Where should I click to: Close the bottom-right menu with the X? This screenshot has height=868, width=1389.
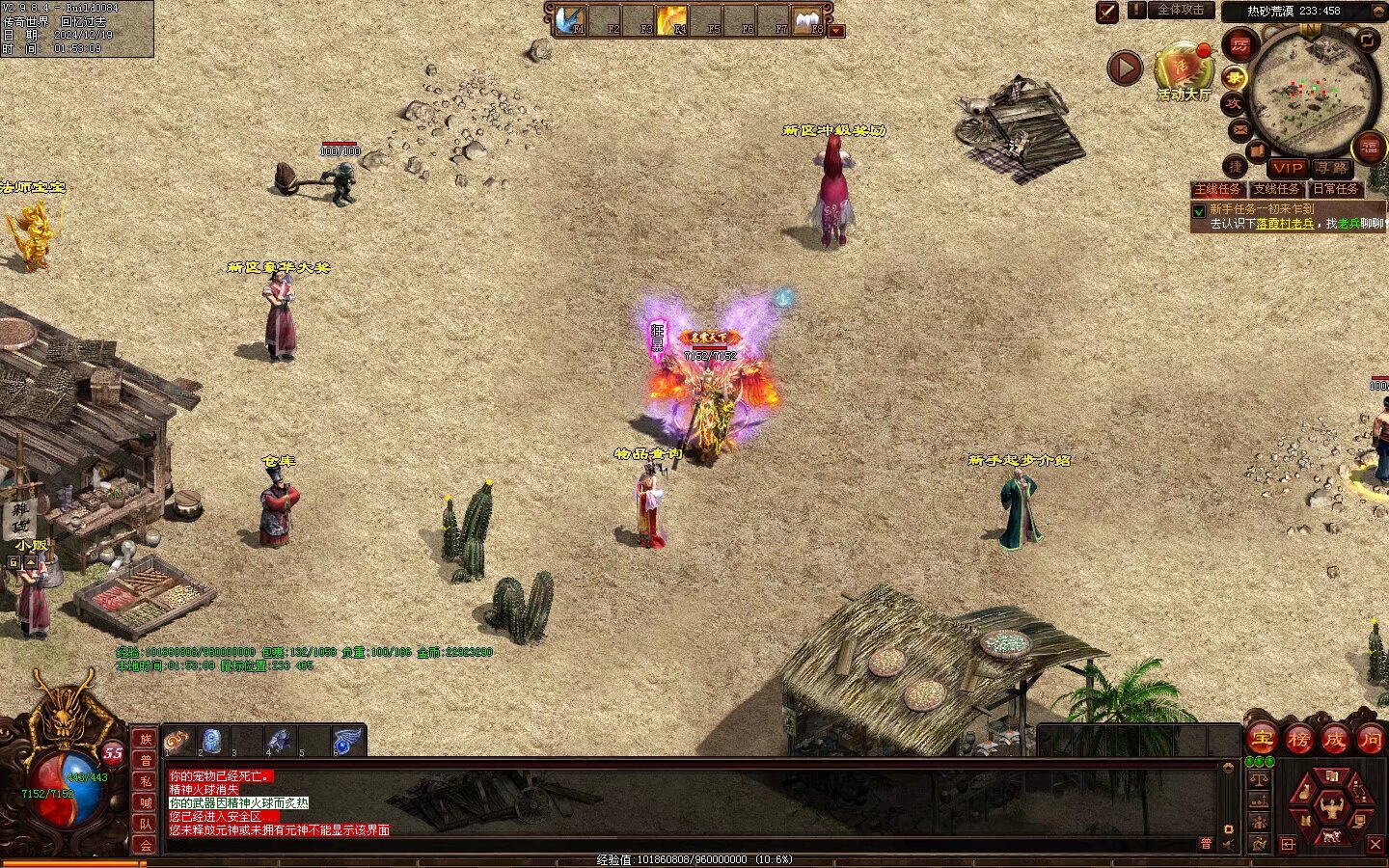pyautogui.click(x=1375, y=845)
